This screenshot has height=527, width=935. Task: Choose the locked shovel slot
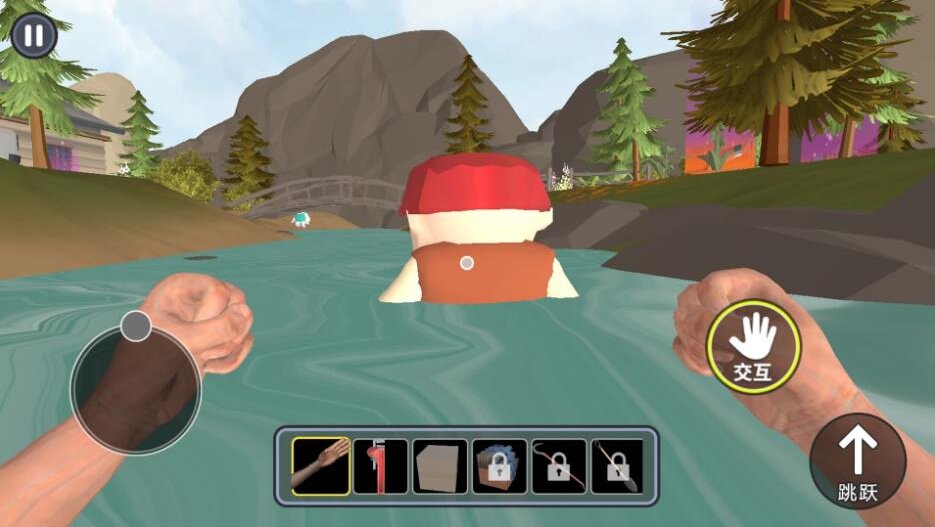(618, 466)
